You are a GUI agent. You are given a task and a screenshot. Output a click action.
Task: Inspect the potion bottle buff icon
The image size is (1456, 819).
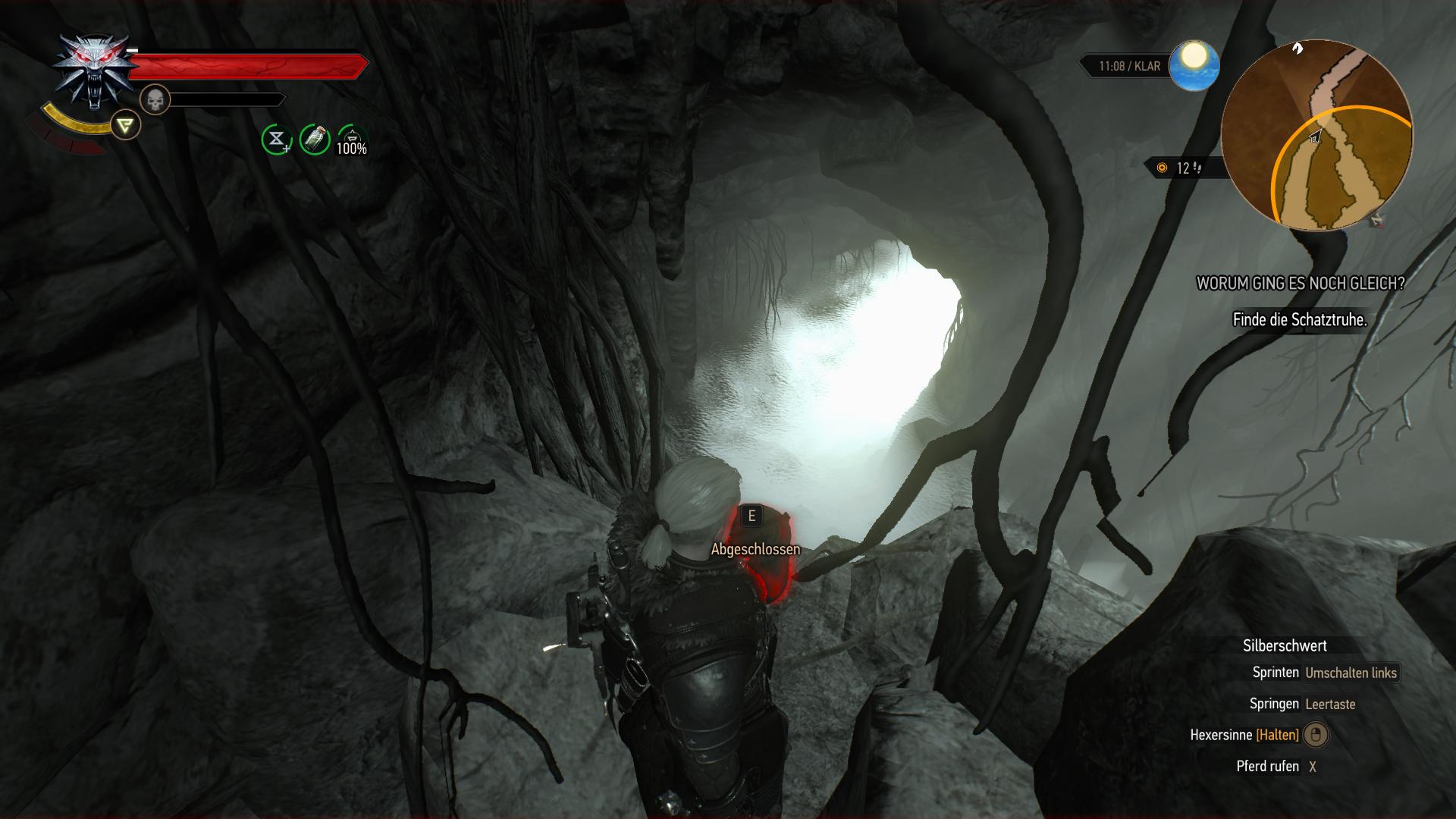pos(314,140)
